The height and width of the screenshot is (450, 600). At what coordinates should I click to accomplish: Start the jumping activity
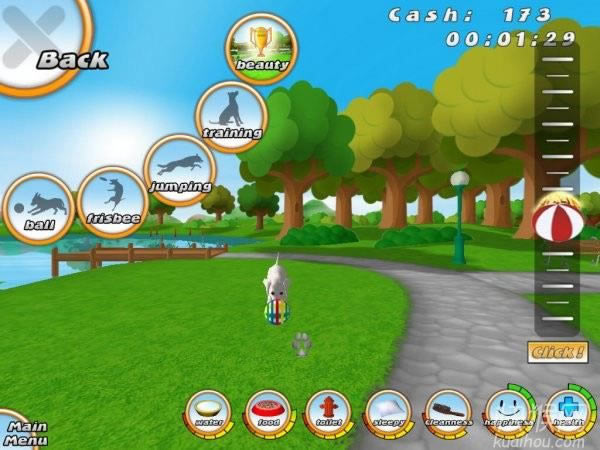click(x=180, y=169)
